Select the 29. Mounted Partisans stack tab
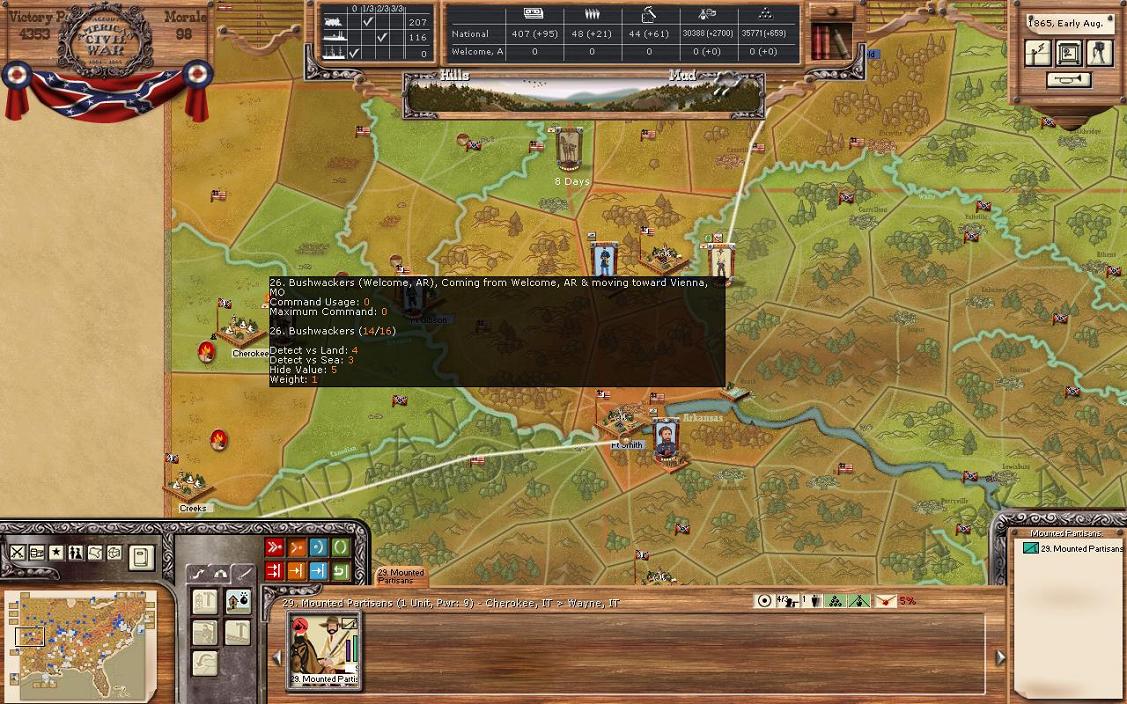1127x704 pixels. point(401,575)
